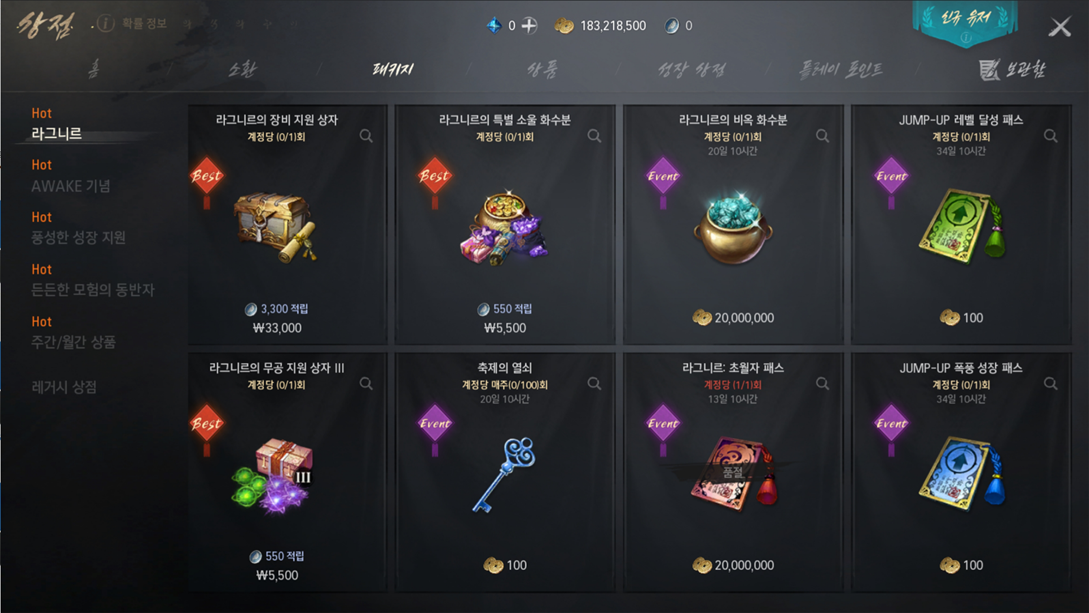Select the JUMP-UP 레벨 달성 패스
This screenshot has width=1089, height=613.
click(960, 225)
